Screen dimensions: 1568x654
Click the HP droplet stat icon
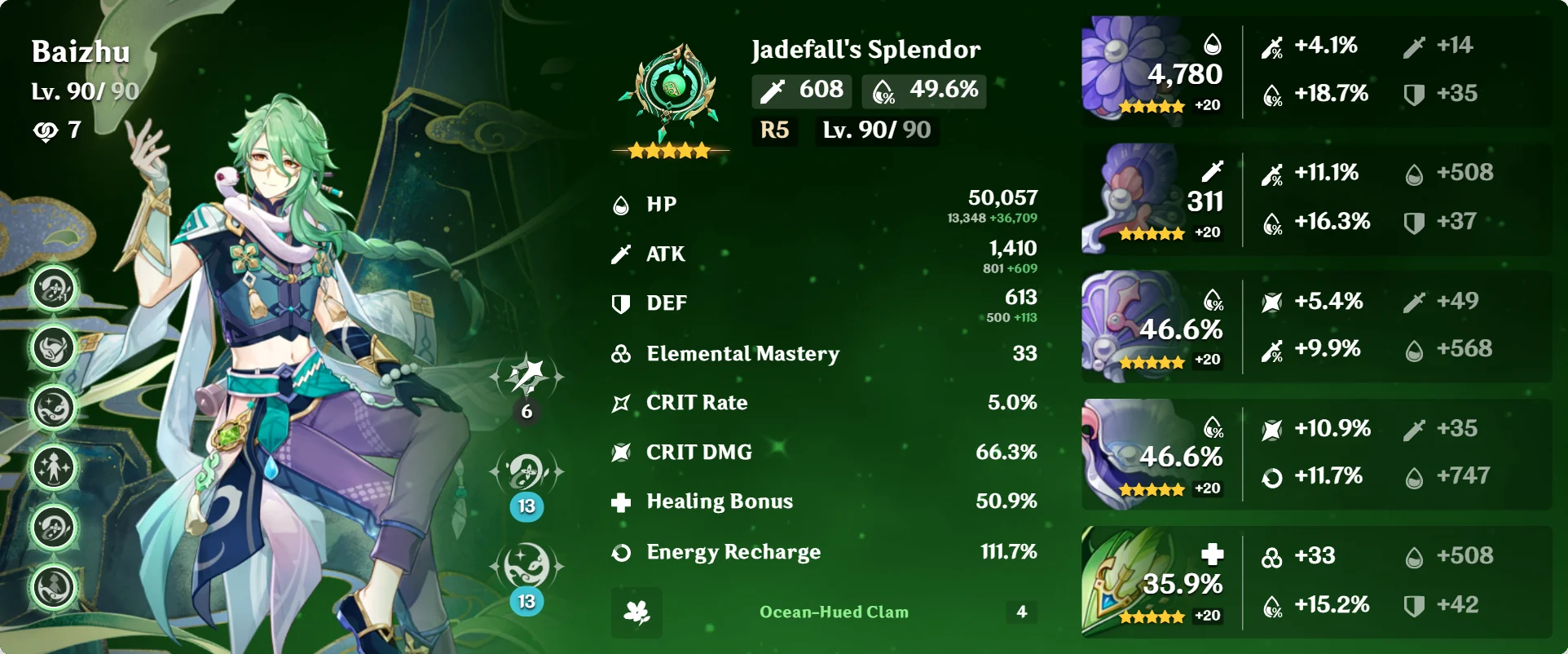[622, 204]
